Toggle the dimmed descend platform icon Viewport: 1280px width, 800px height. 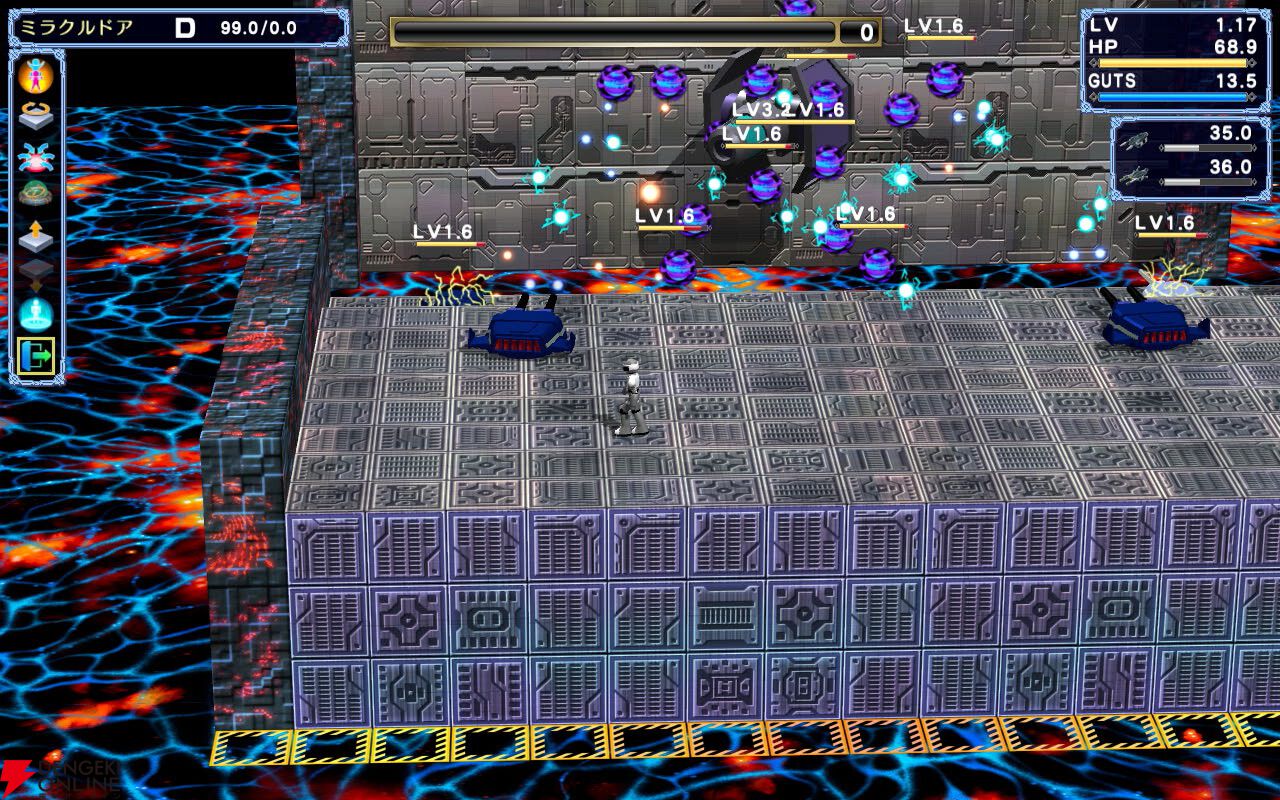click(x=35, y=272)
